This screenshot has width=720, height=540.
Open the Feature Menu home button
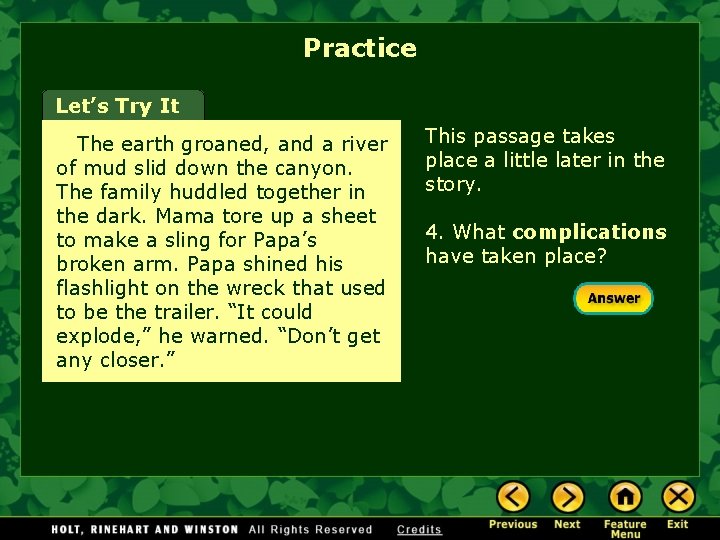[x=625, y=497]
